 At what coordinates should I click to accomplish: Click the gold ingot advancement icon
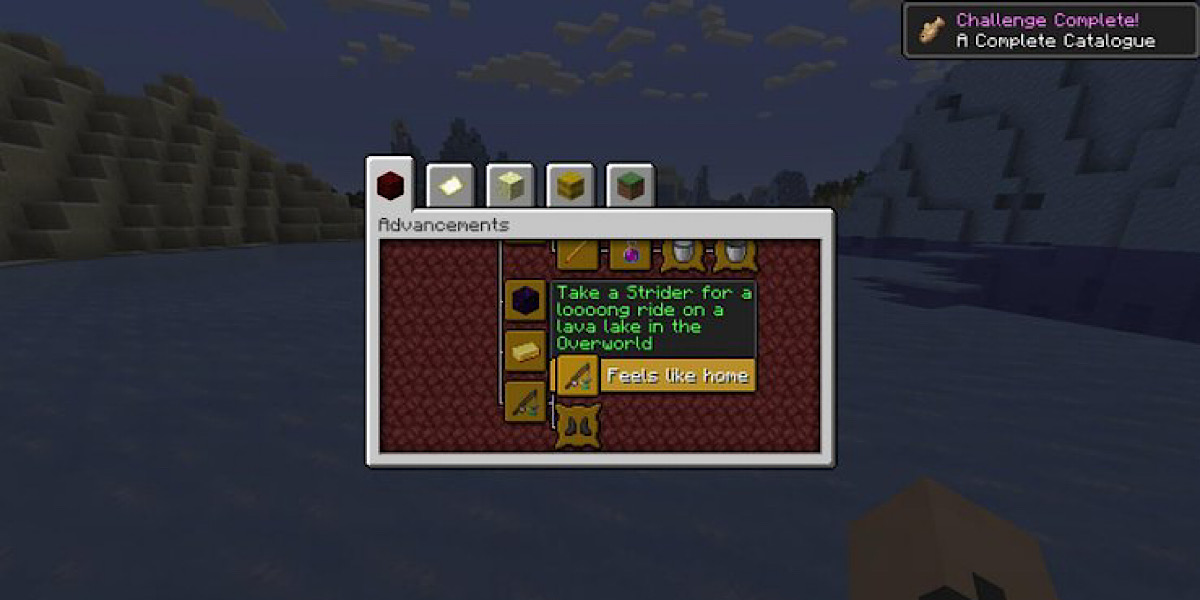point(525,350)
